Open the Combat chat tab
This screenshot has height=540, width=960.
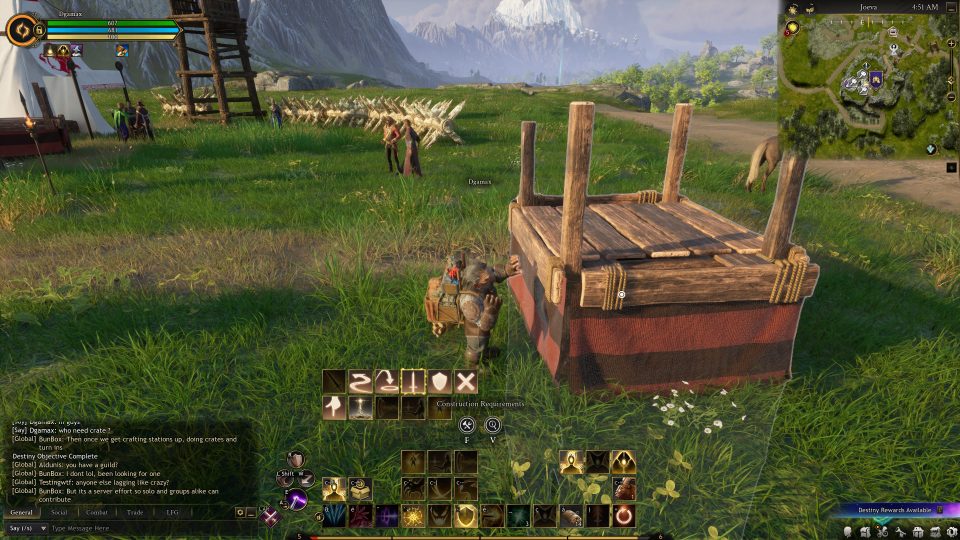click(97, 512)
